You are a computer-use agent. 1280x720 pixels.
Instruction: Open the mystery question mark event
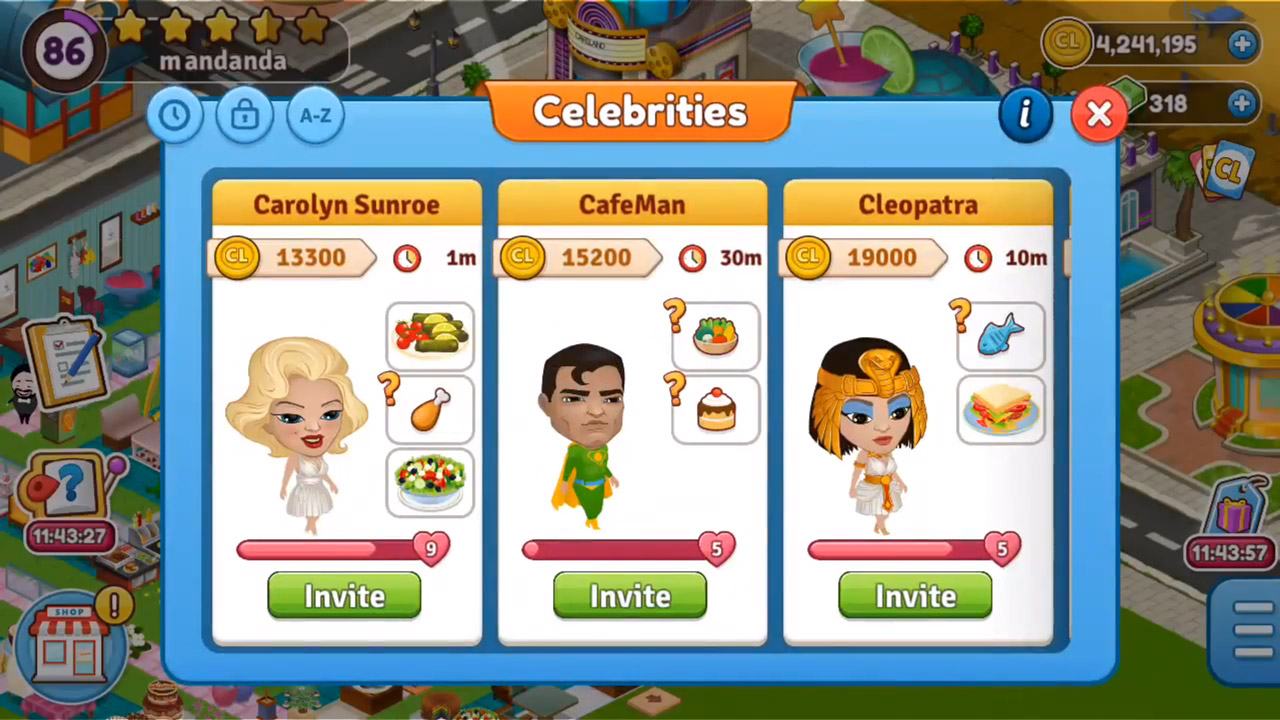[x=68, y=492]
